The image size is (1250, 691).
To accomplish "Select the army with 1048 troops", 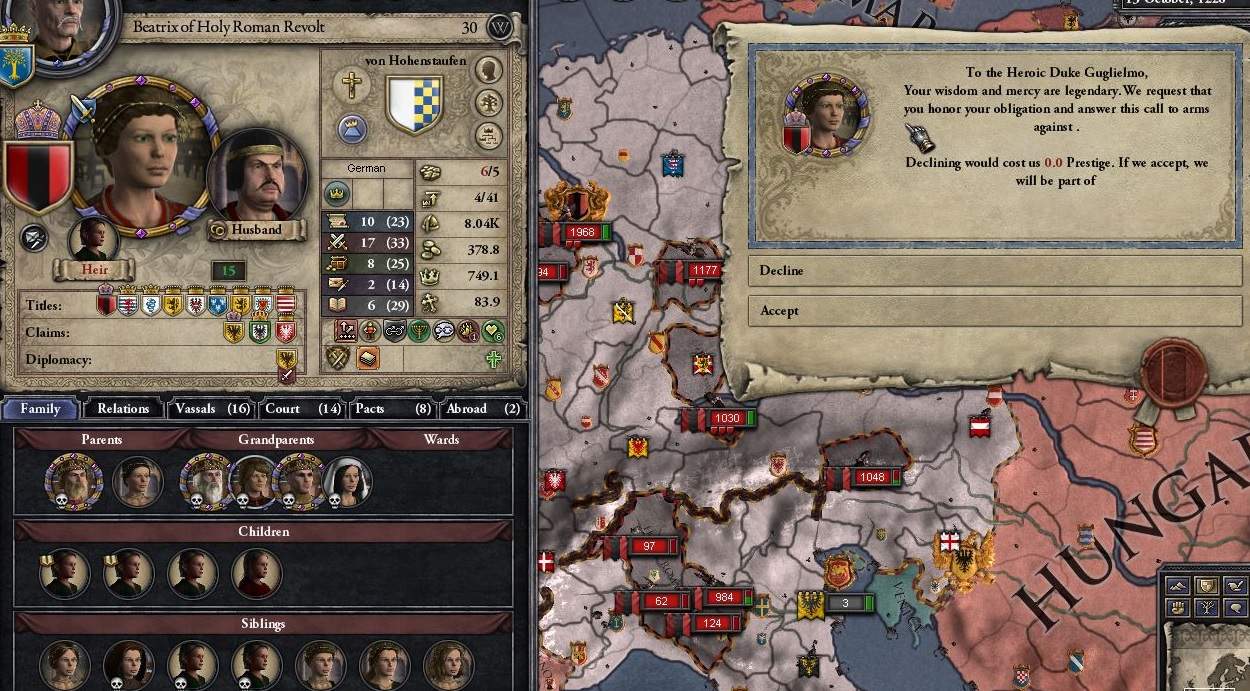I will tap(871, 478).
